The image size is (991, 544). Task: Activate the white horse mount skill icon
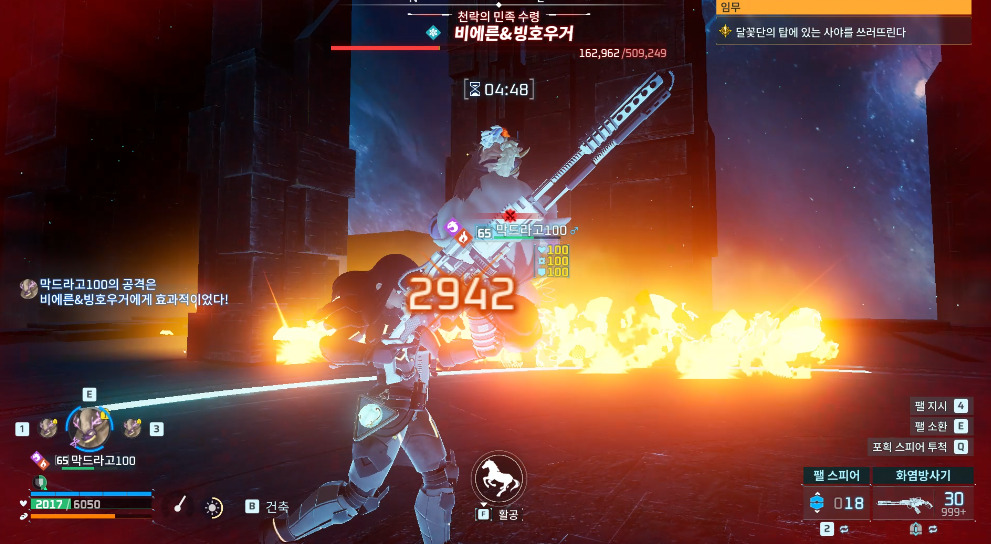coord(499,479)
